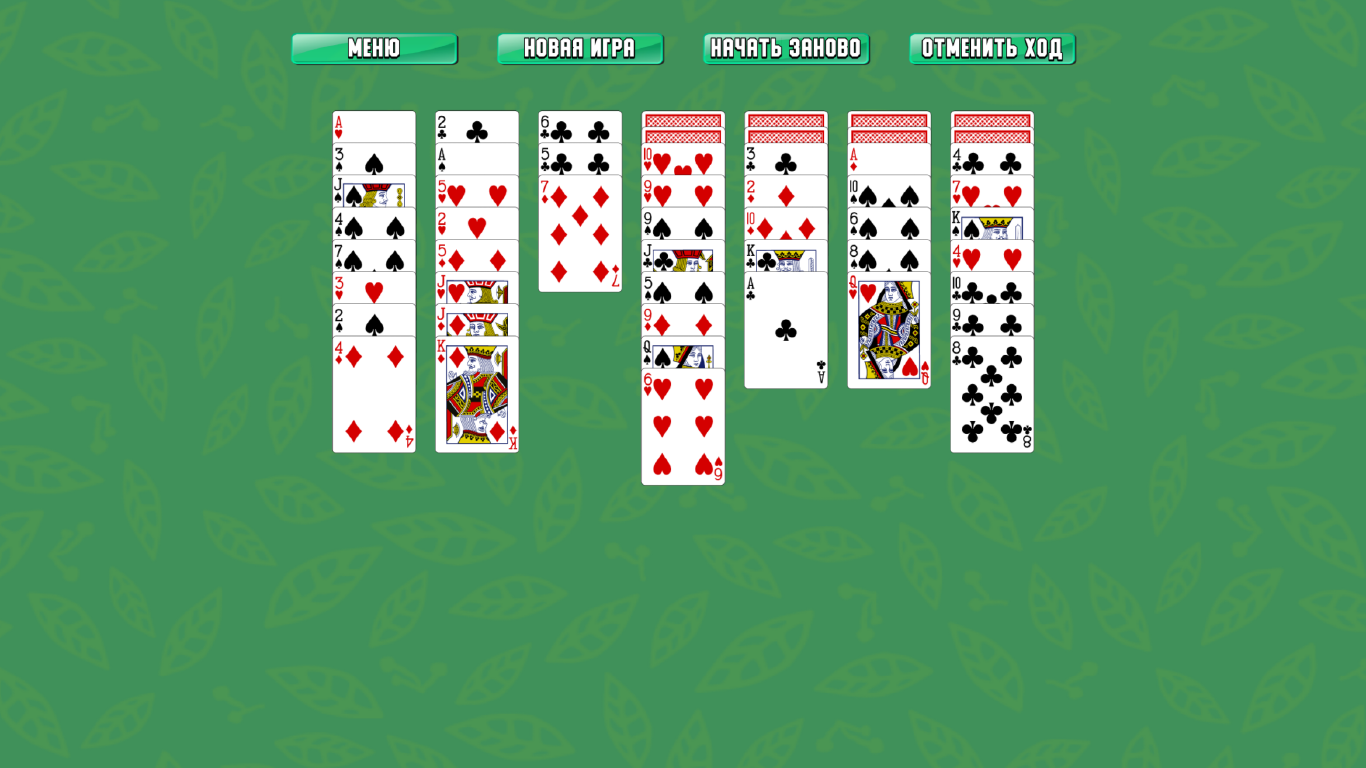This screenshot has width=1366, height=768.
Task: Select the 8 of Clubs ending the last column
Action: 992,400
